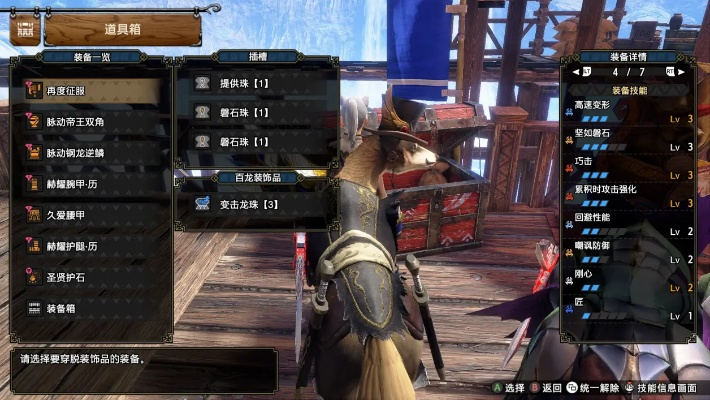Image resolution: width=710 pixels, height=400 pixels.
Task: Select the 圣贤护石 talisman entry
Action: (x=90, y=277)
